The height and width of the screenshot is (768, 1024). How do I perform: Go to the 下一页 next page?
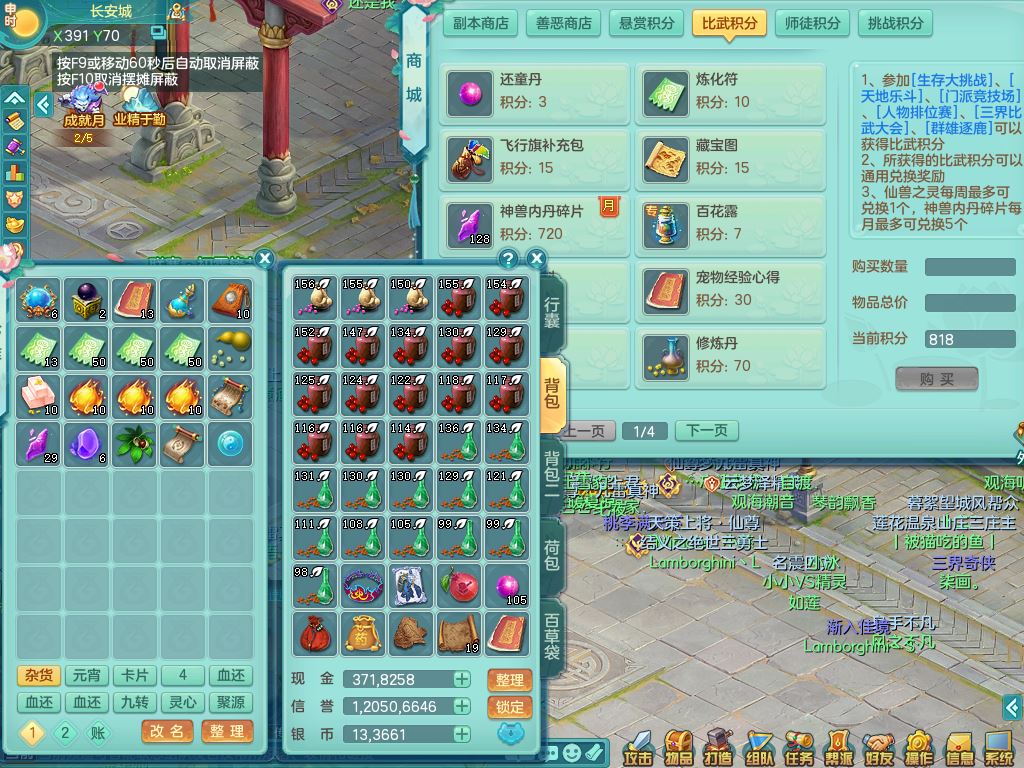tap(706, 431)
